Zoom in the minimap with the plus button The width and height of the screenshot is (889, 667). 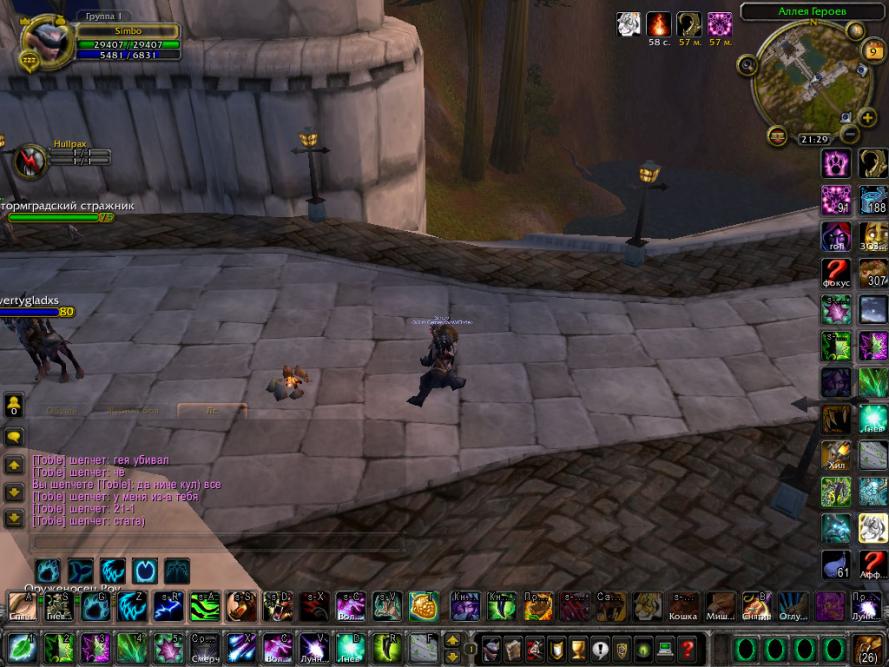867,117
